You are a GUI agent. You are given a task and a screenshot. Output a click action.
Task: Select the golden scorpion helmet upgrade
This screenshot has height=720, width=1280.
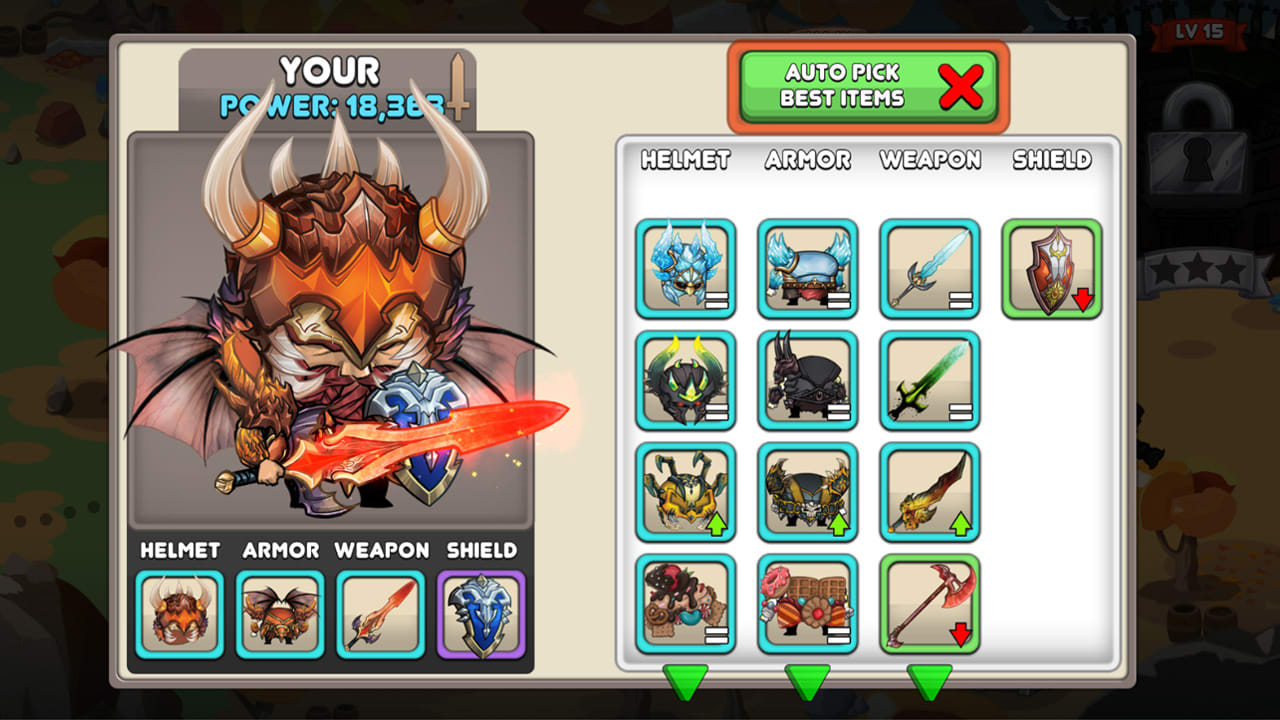(x=685, y=492)
